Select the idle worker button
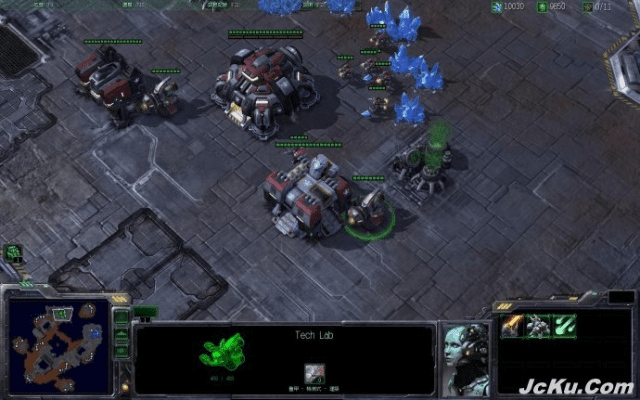The width and height of the screenshot is (640, 400). pyautogui.click(x=14, y=253)
